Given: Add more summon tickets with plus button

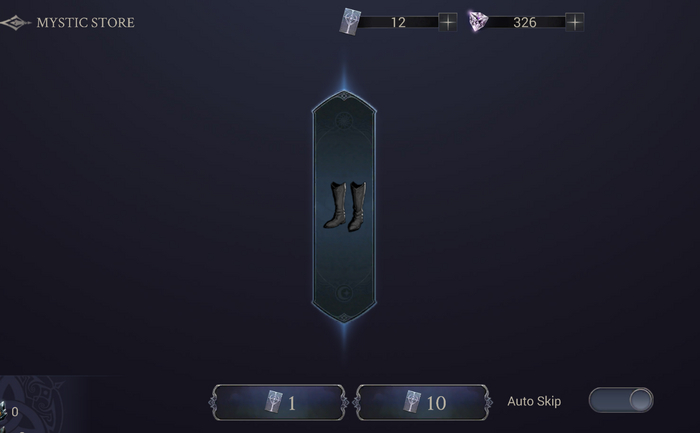Looking at the screenshot, I should (447, 22).
